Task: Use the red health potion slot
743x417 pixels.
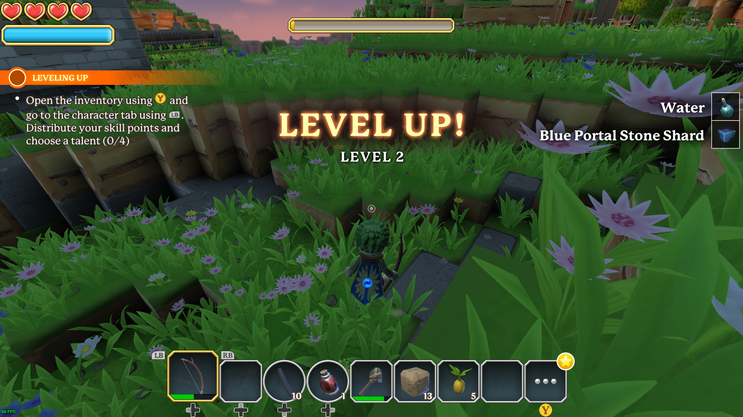Action: [x=327, y=381]
